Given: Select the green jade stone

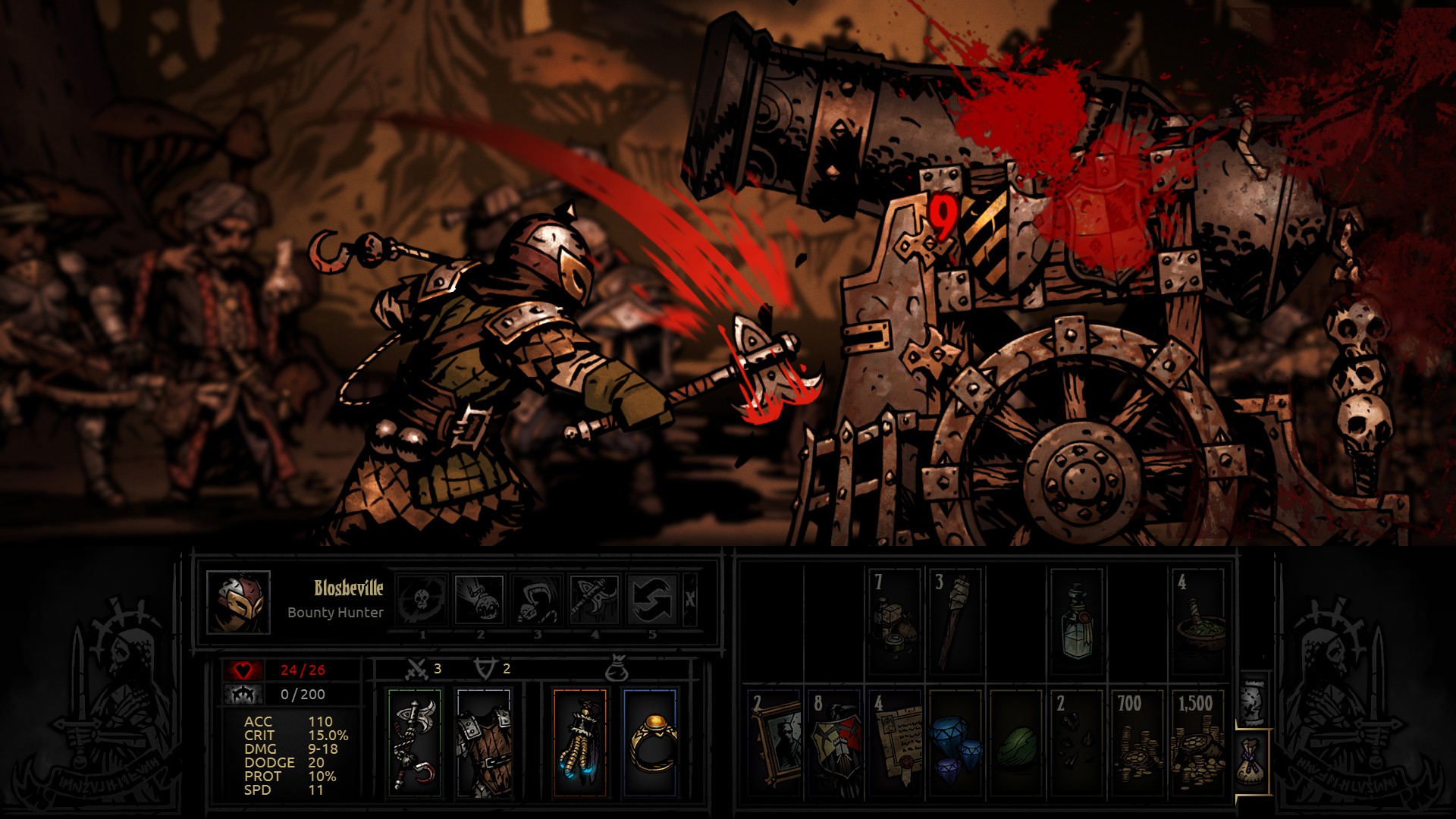Looking at the screenshot, I should coord(1016,742).
